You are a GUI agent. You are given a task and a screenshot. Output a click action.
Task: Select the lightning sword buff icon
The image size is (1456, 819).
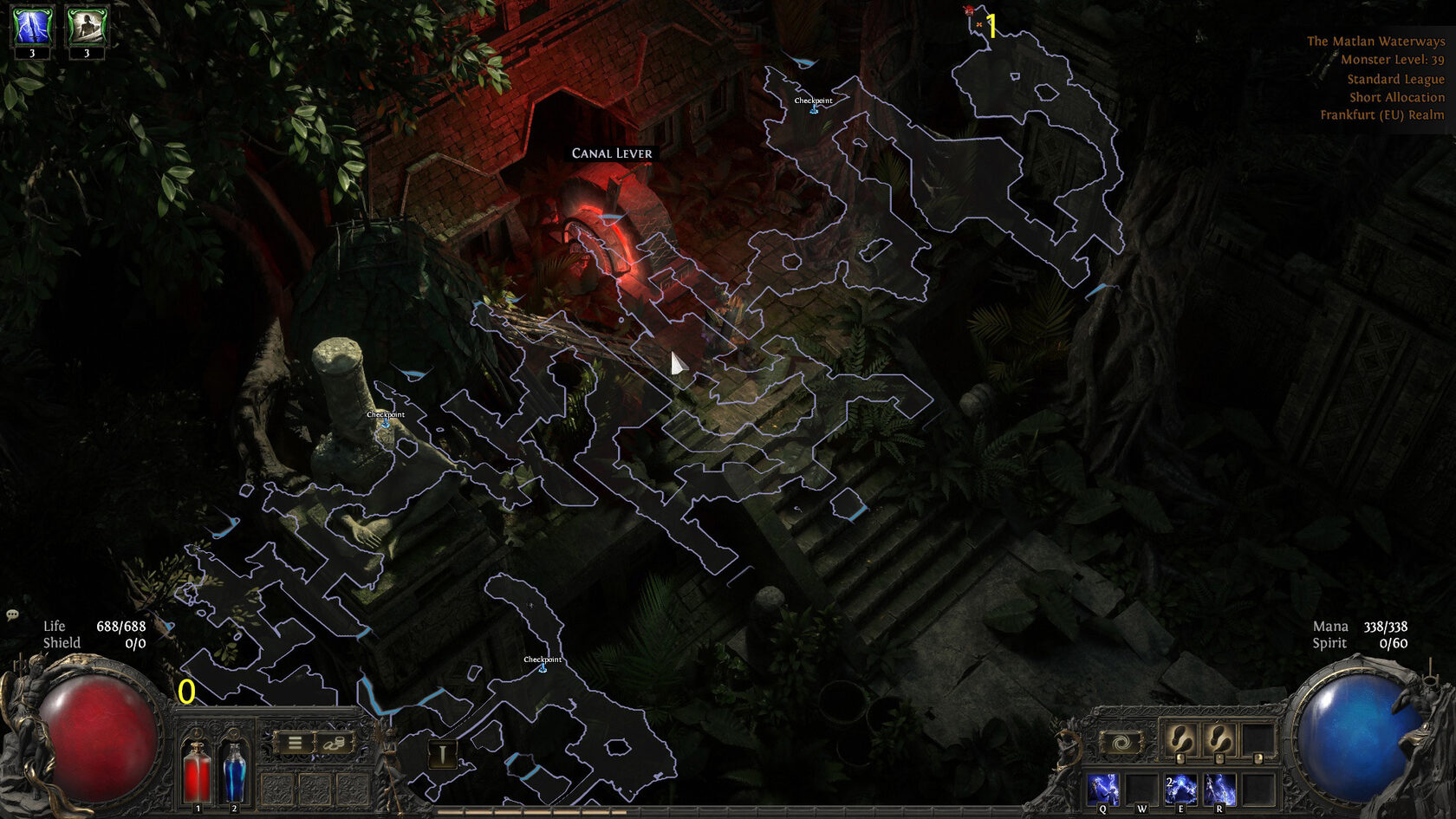click(x=32, y=26)
